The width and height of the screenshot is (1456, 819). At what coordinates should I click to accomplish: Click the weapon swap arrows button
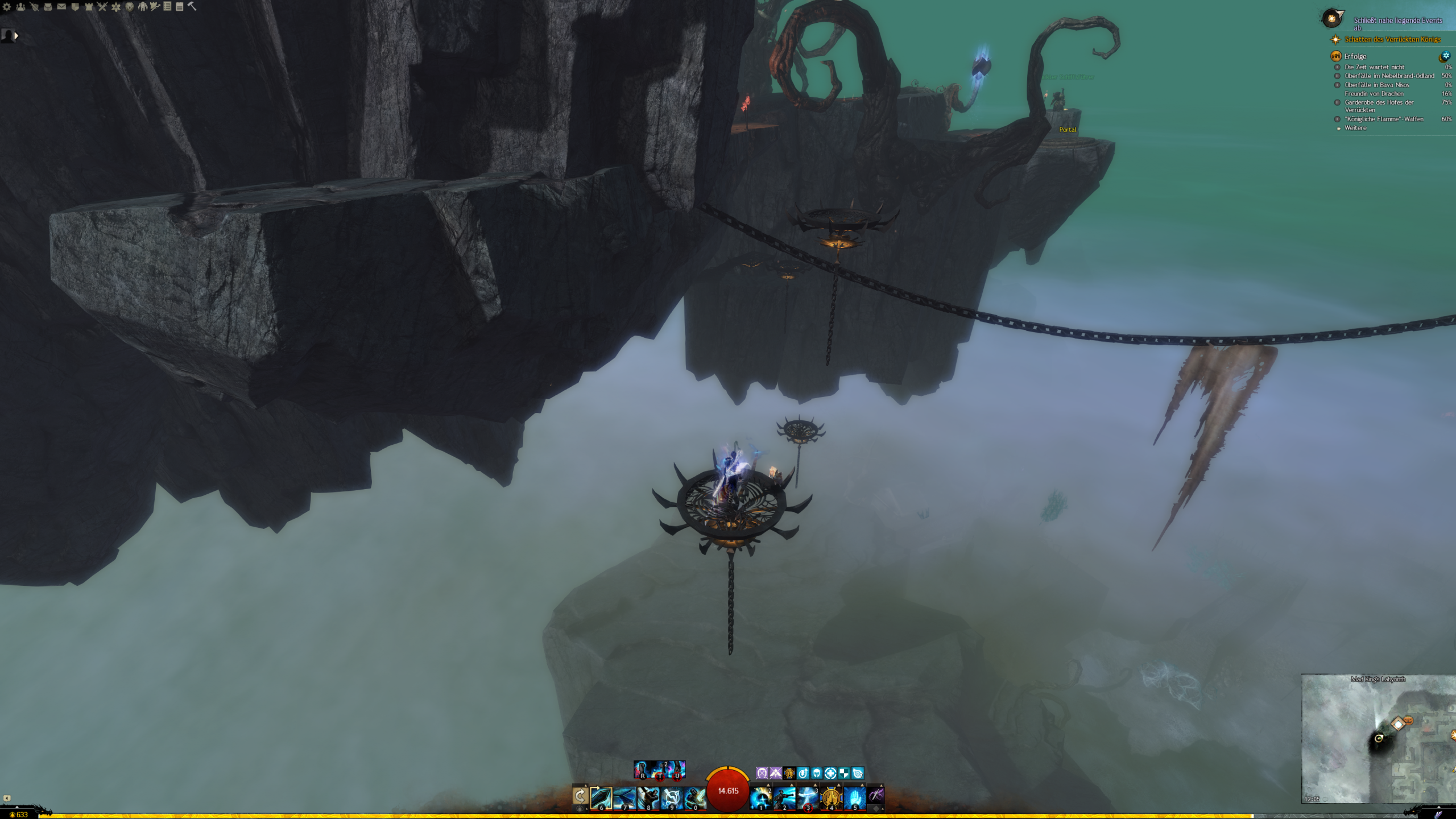click(x=580, y=795)
